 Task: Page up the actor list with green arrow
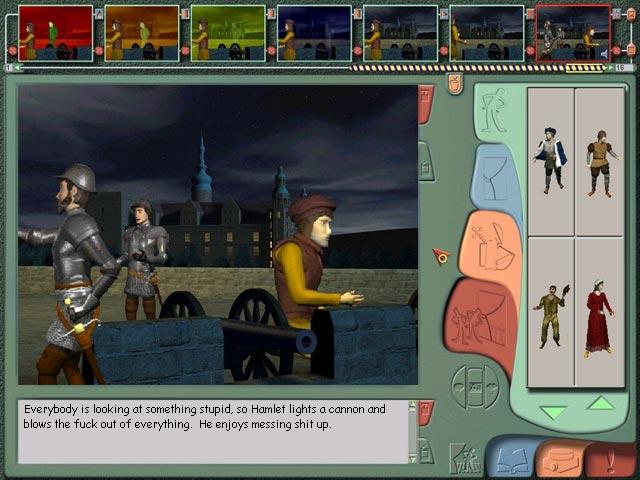[x=600, y=404]
